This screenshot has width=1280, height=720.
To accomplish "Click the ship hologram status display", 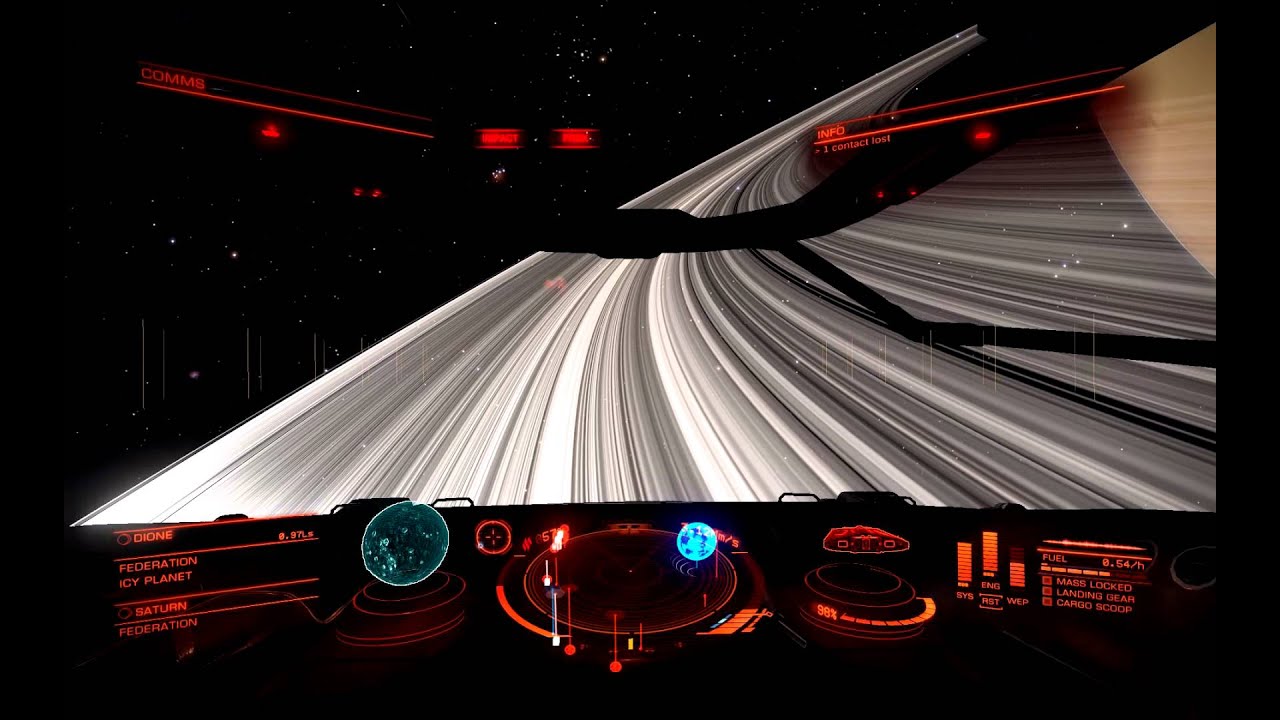I will tap(866, 541).
